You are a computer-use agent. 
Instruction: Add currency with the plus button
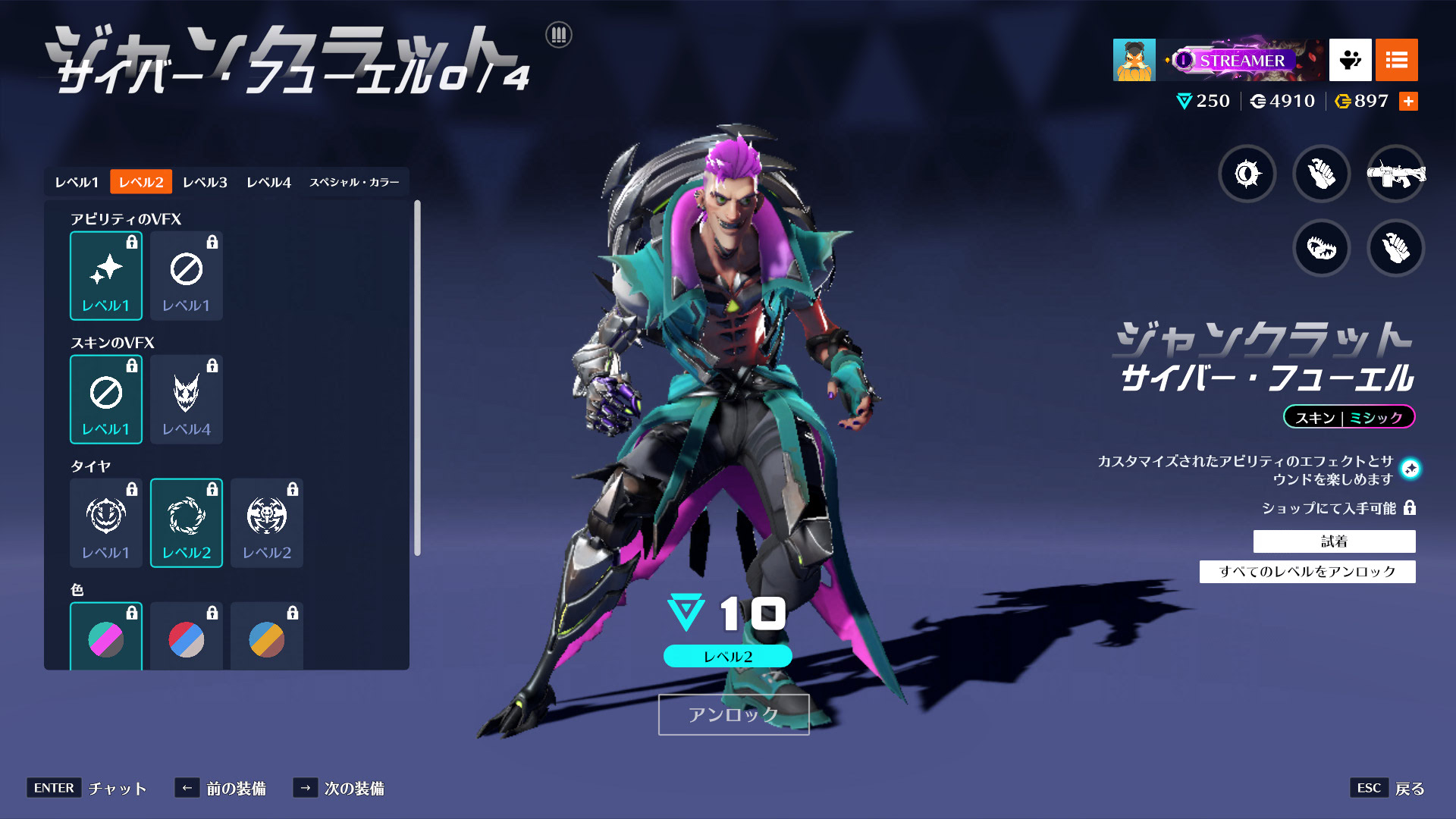[1408, 102]
